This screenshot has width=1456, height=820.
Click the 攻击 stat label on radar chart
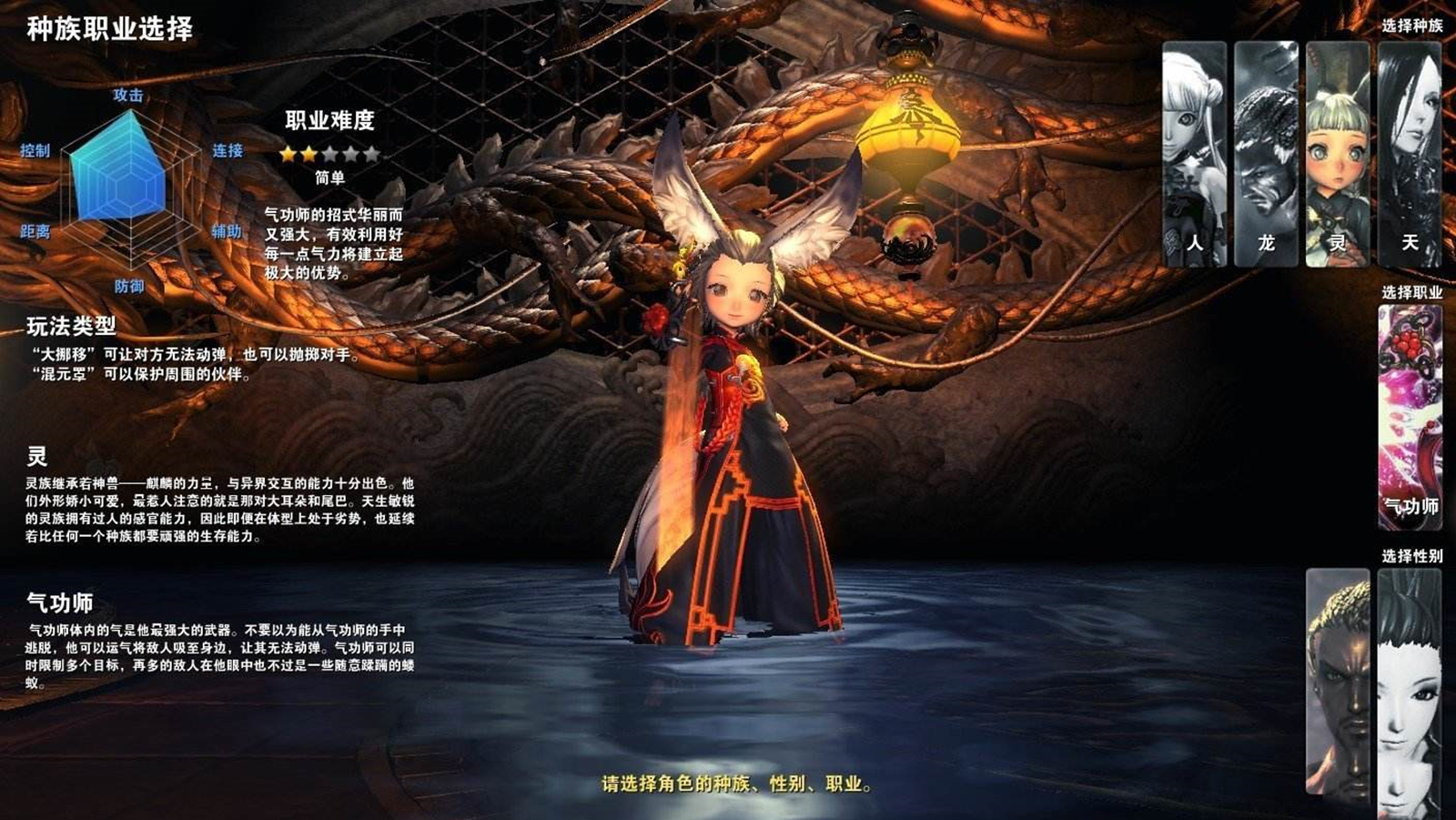click(x=127, y=94)
